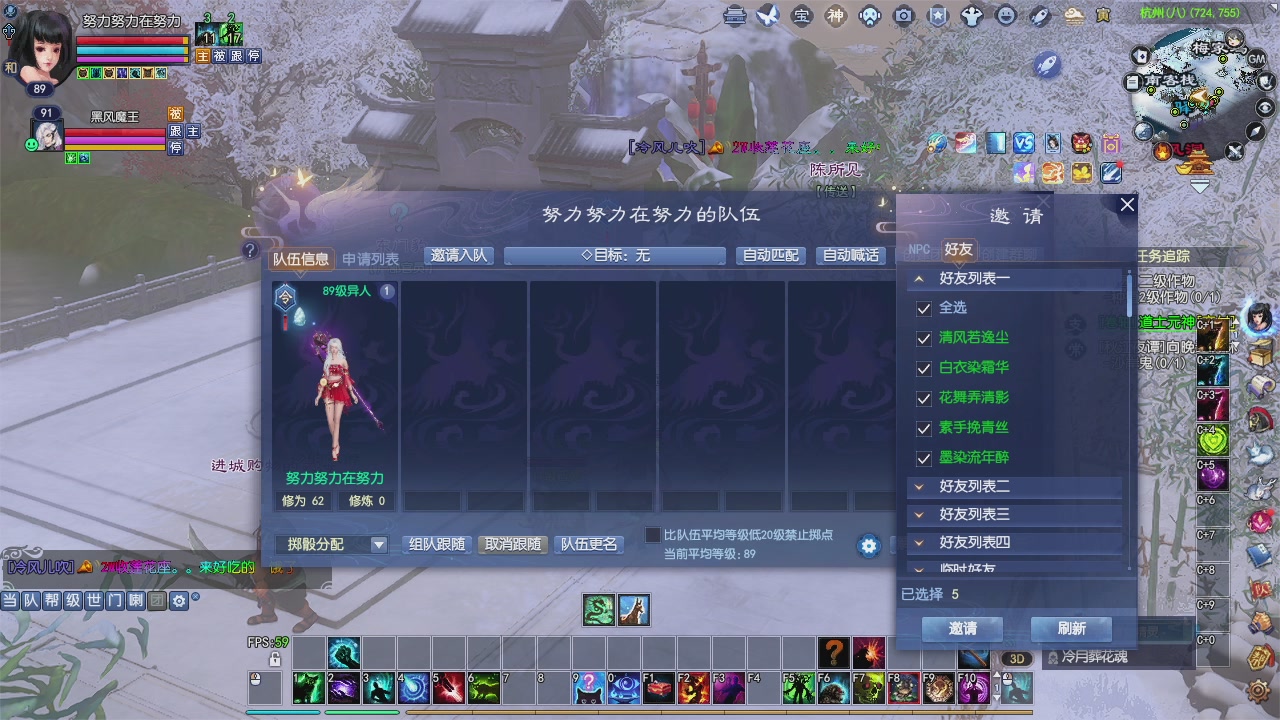This screenshot has height=720, width=1280.
Task: Click the camera screenshot icon in the top toolbar
Action: tap(905, 15)
